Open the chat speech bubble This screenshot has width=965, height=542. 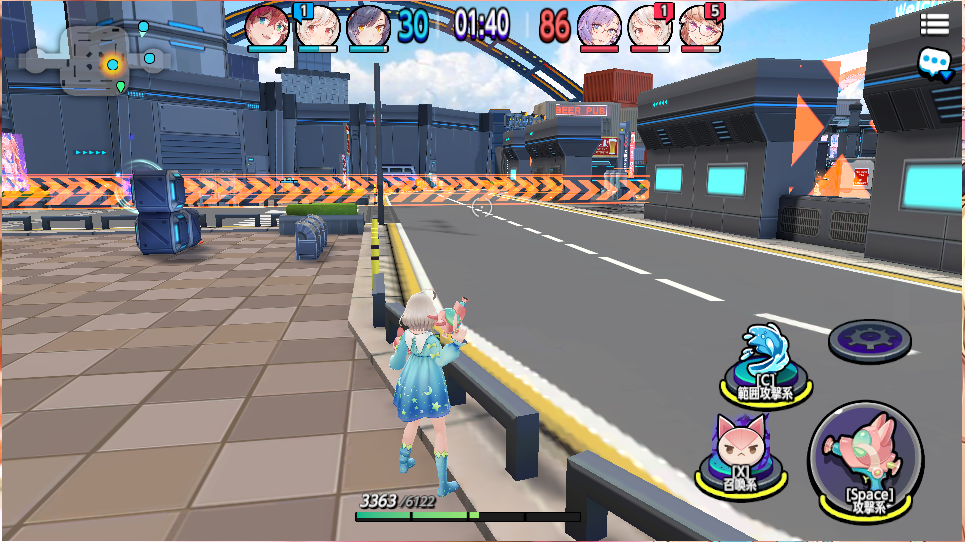pos(935,63)
